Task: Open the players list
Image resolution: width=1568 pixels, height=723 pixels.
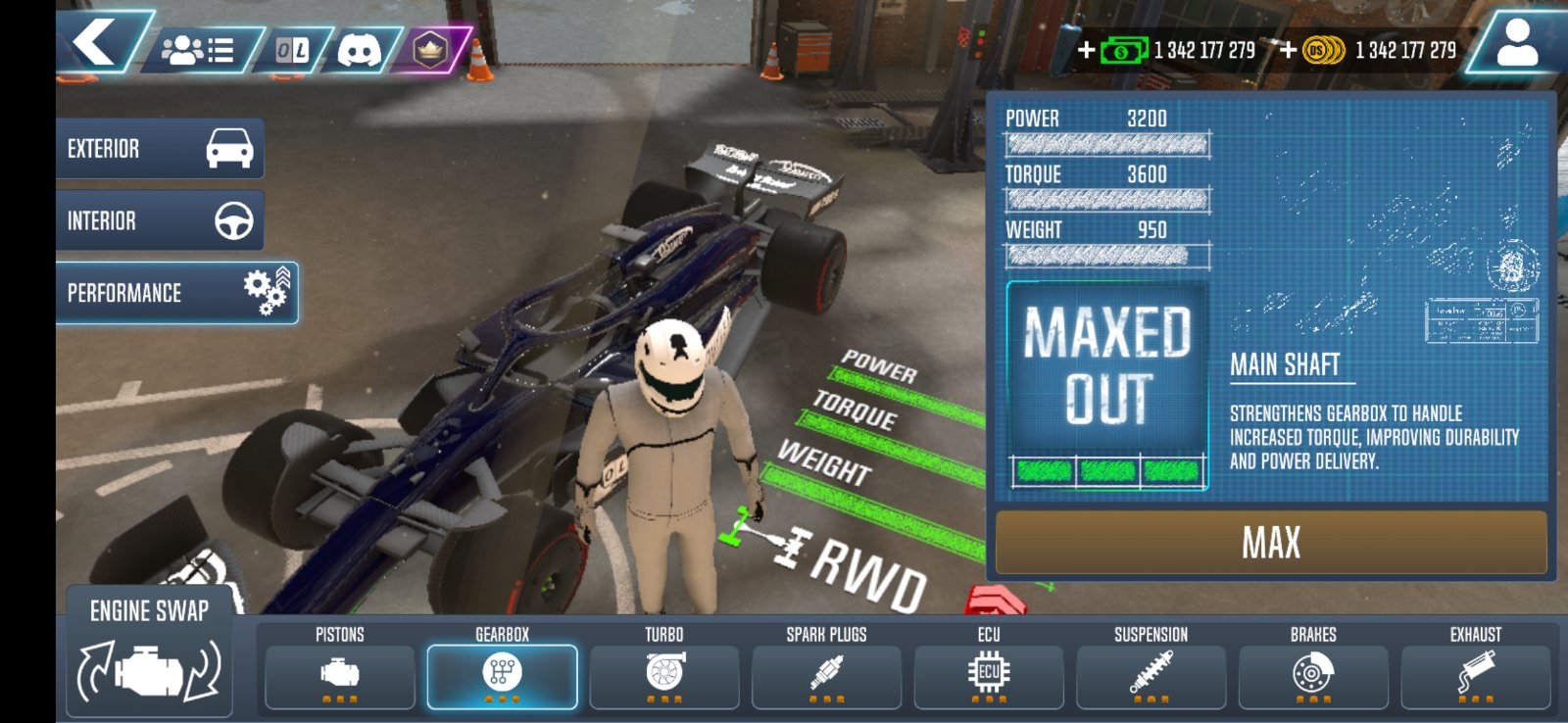Action: (199, 50)
